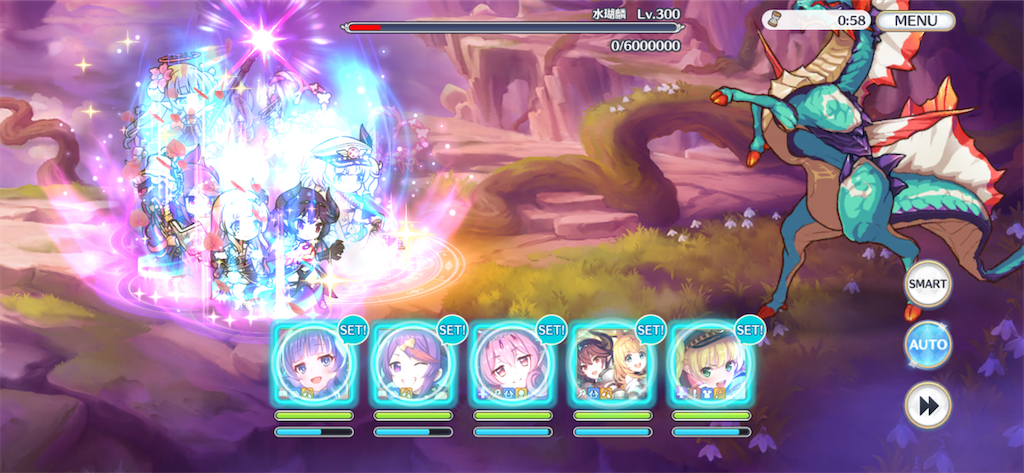Toggle the SMART battle mode
The width and height of the screenshot is (1024, 473).
(x=927, y=283)
